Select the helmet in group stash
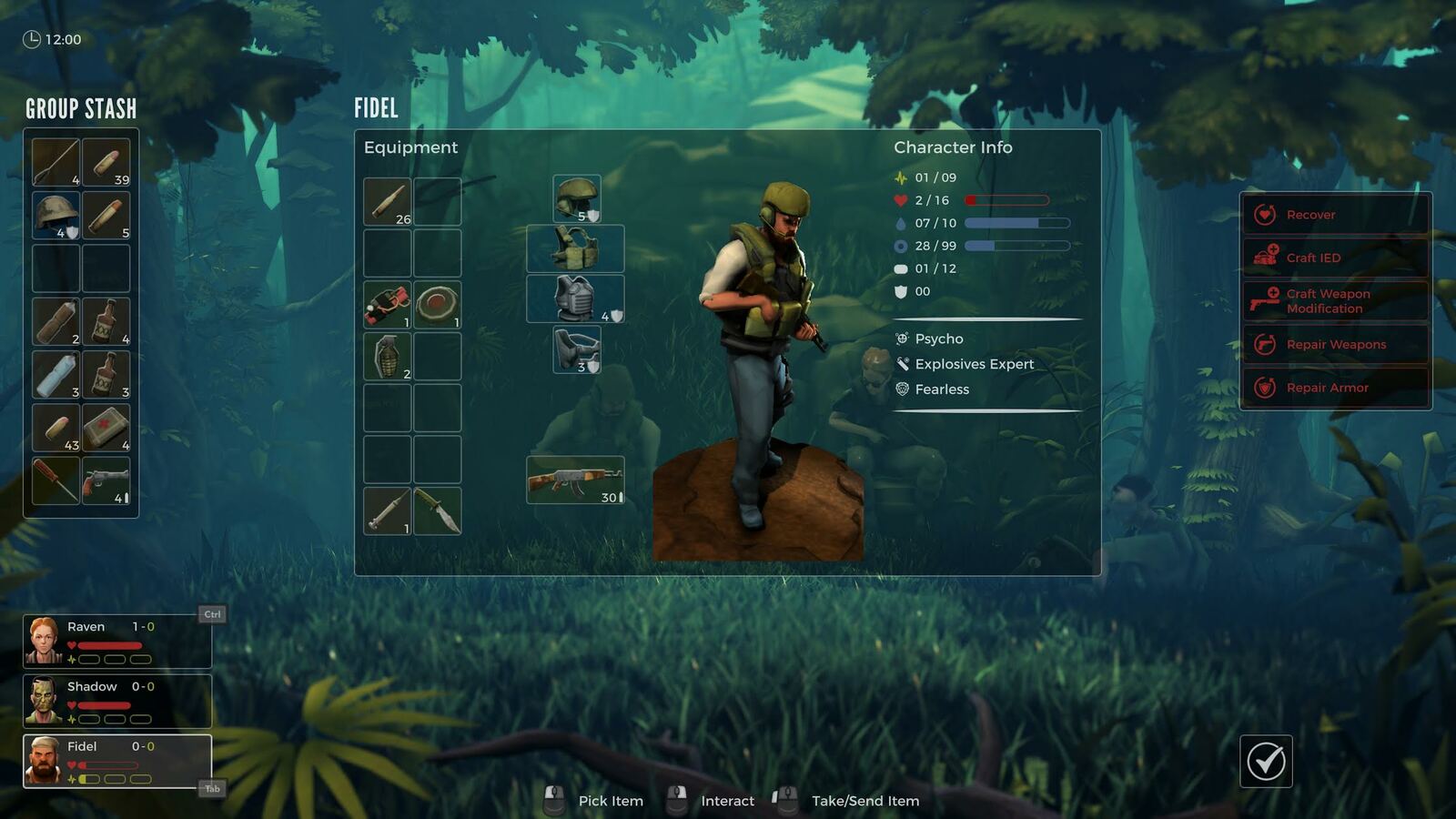Screen dimensions: 1456x819 (x=56, y=216)
